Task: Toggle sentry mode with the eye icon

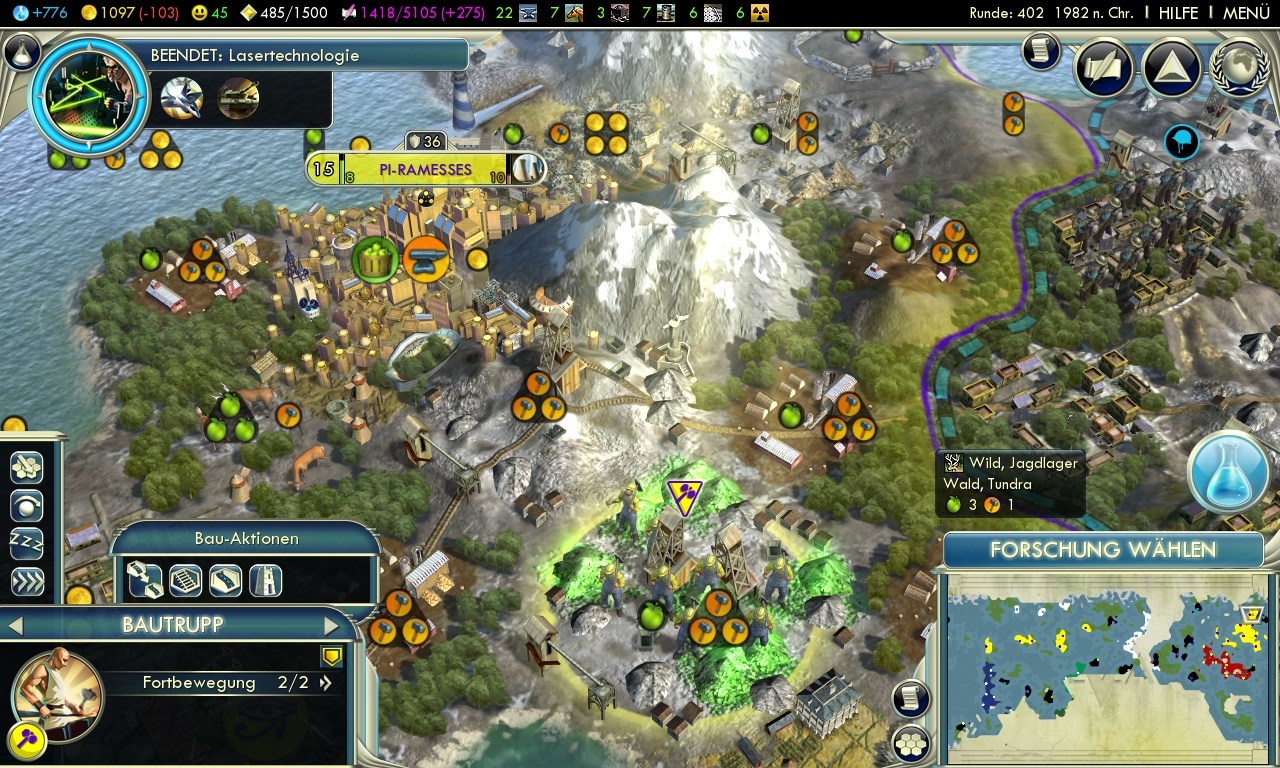Action: pyautogui.click(x=25, y=506)
